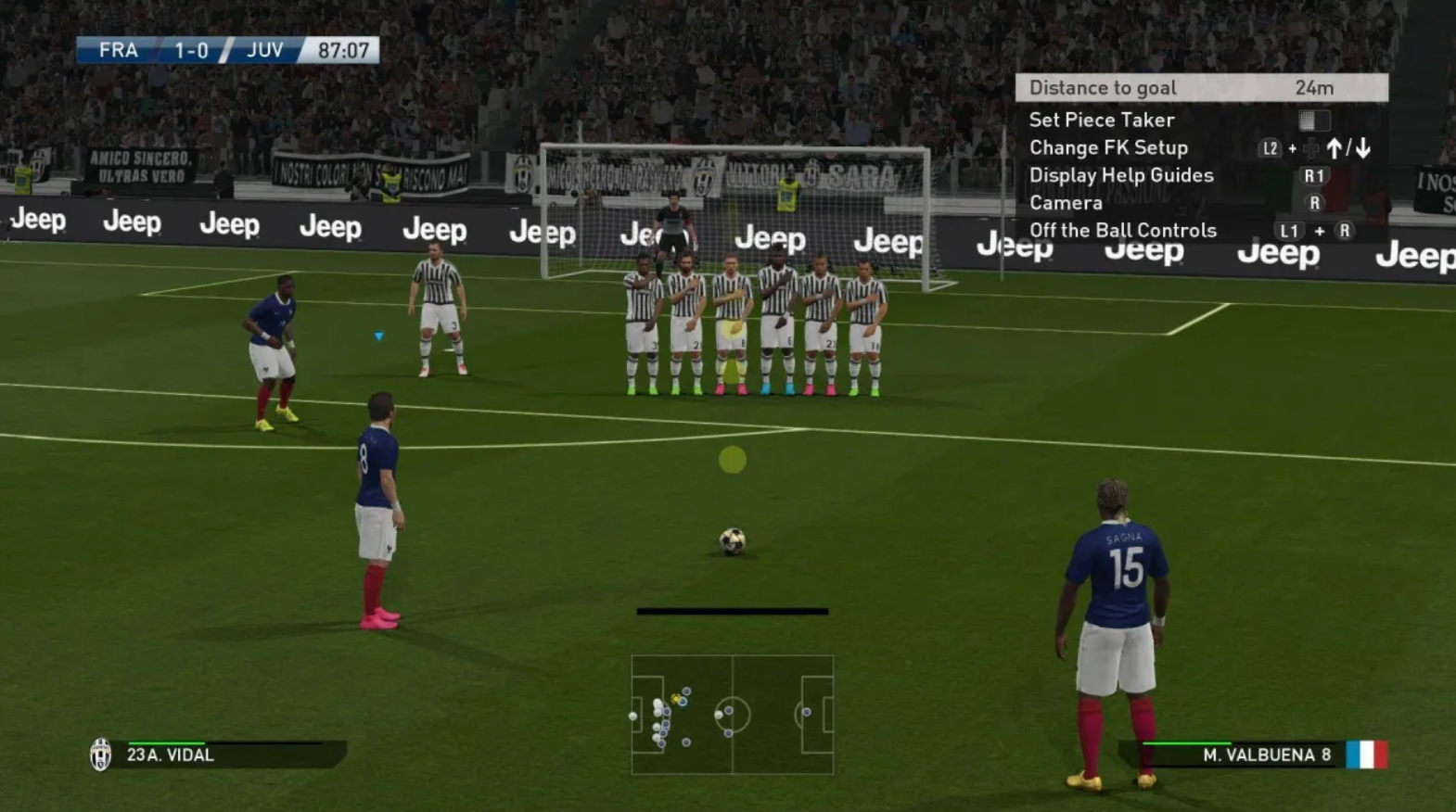Open the Set Piece Taker entry
This screenshot has width=1456, height=812.
pos(1102,120)
